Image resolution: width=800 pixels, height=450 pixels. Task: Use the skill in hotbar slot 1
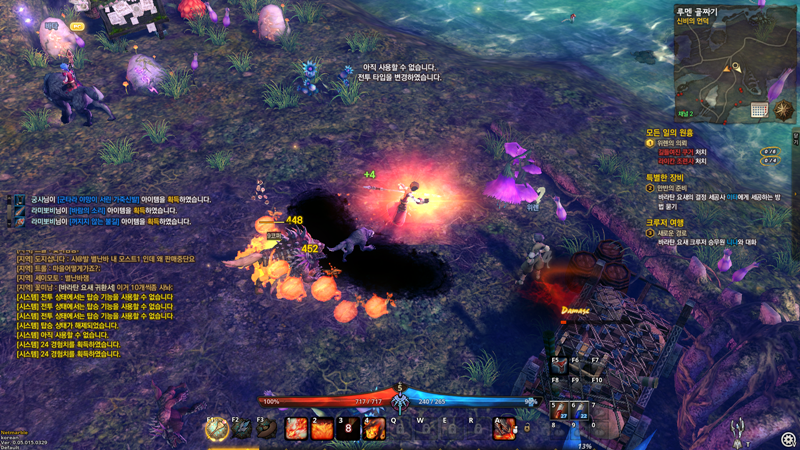tap(297, 429)
